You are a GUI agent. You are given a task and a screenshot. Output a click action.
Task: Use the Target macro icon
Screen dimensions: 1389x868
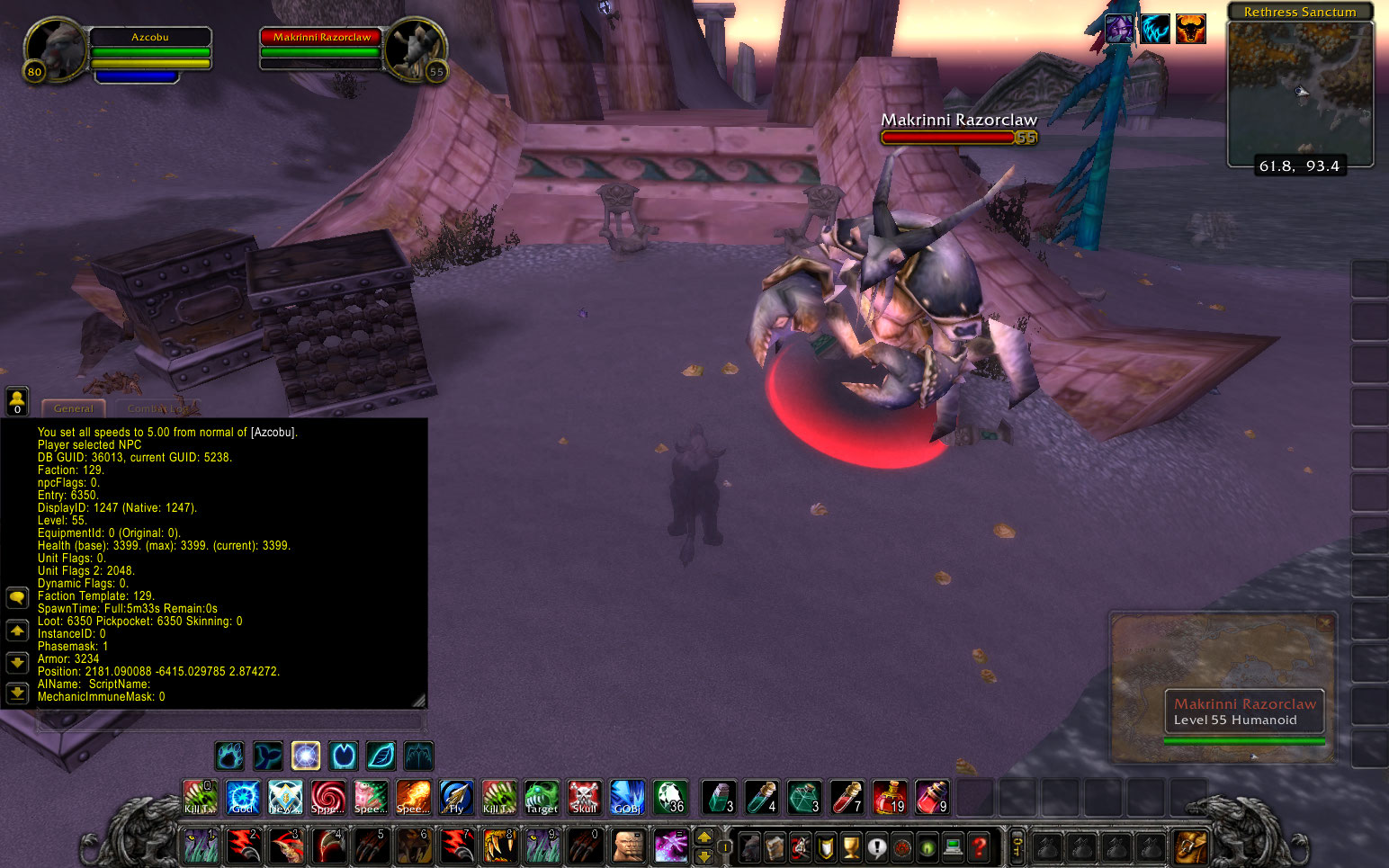pyautogui.click(x=542, y=797)
